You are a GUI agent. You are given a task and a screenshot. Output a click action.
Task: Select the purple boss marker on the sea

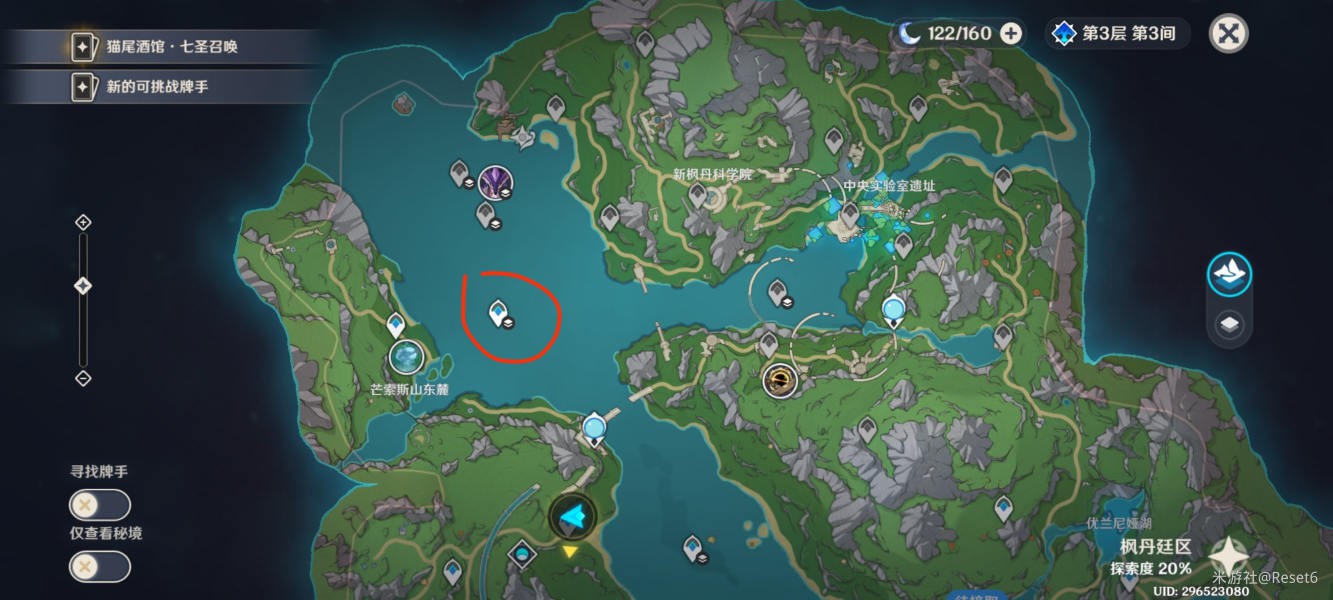pos(494,182)
